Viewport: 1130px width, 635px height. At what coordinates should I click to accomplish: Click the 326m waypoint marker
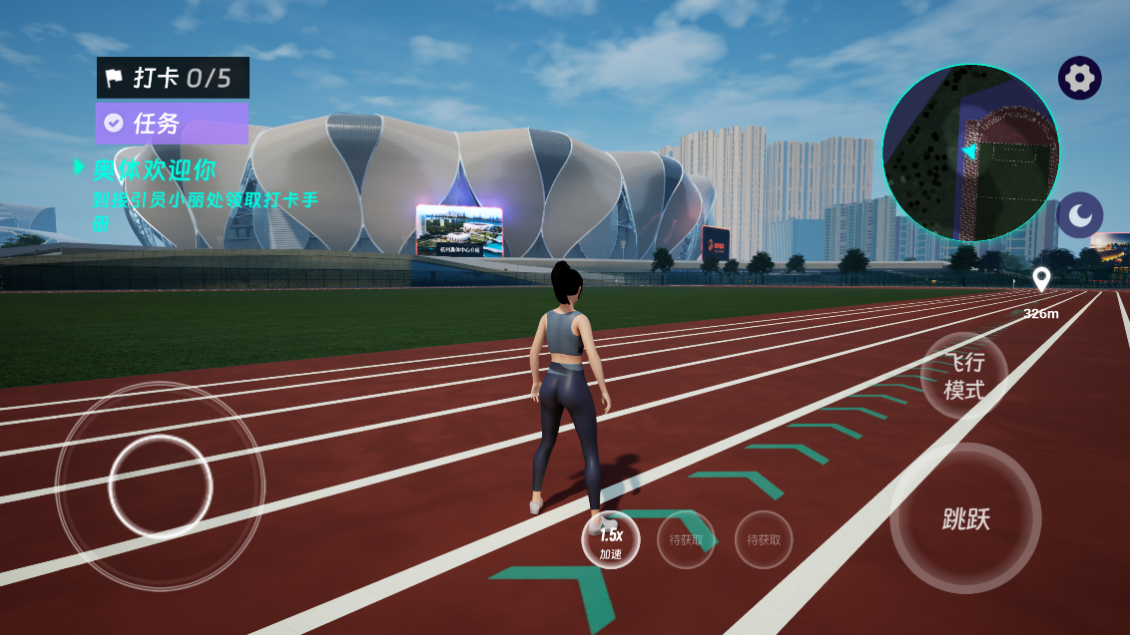pyautogui.click(x=1041, y=281)
